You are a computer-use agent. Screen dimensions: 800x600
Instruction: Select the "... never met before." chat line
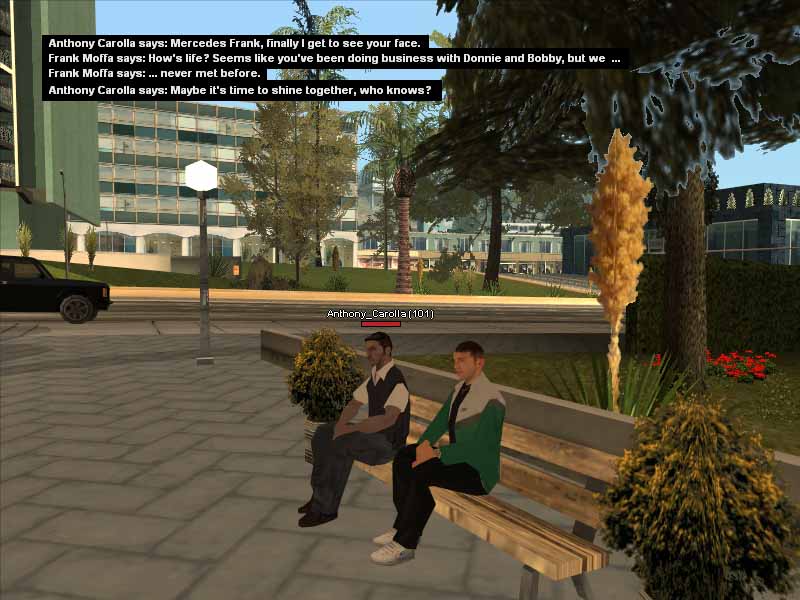click(155, 73)
